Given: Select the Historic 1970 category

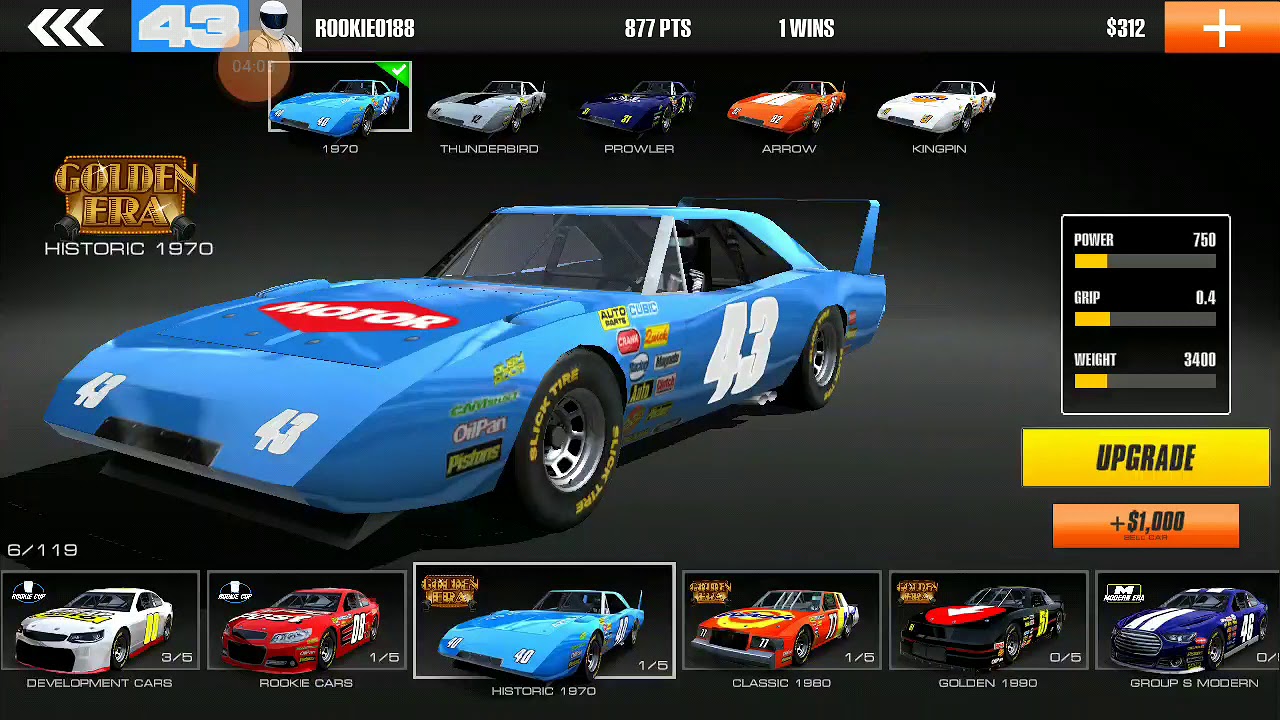Looking at the screenshot, I should 544,621.
